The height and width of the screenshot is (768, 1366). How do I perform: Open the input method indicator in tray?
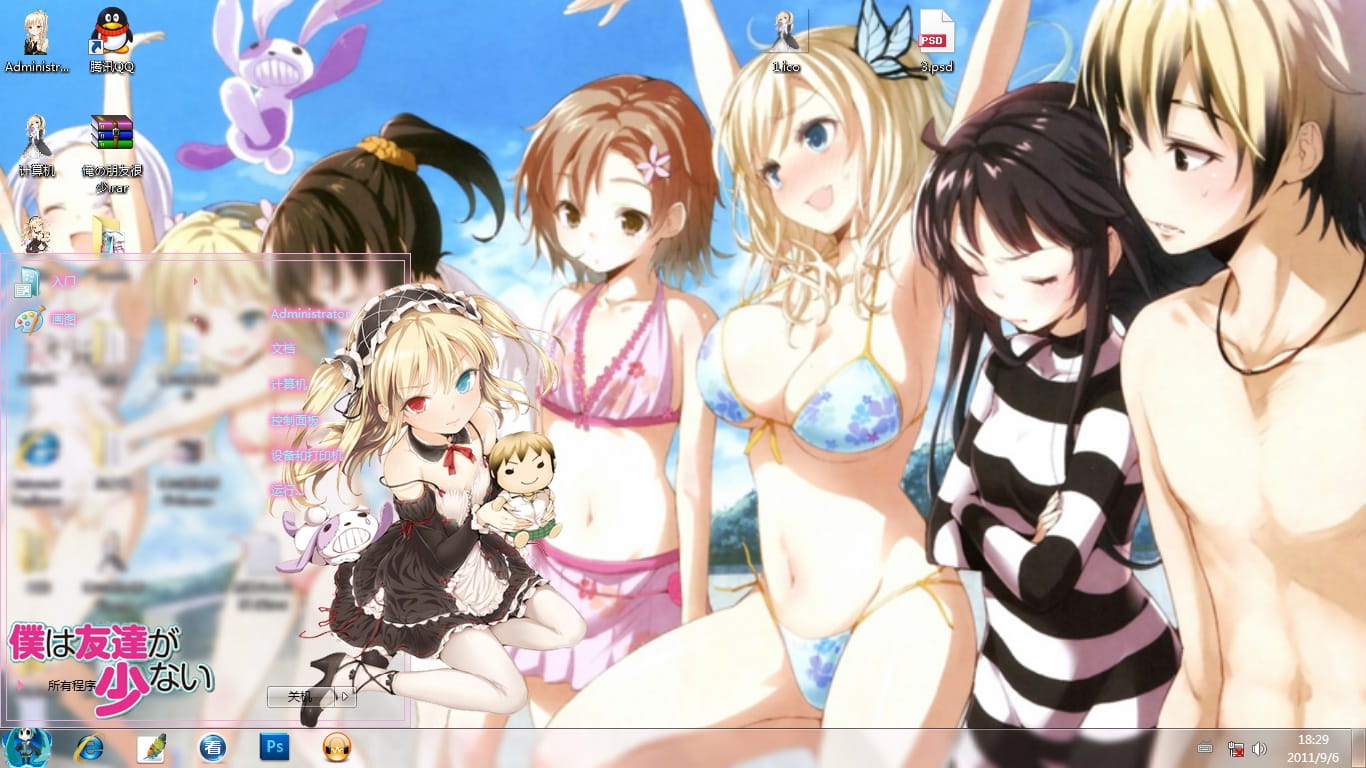(x=1206, y=747)
